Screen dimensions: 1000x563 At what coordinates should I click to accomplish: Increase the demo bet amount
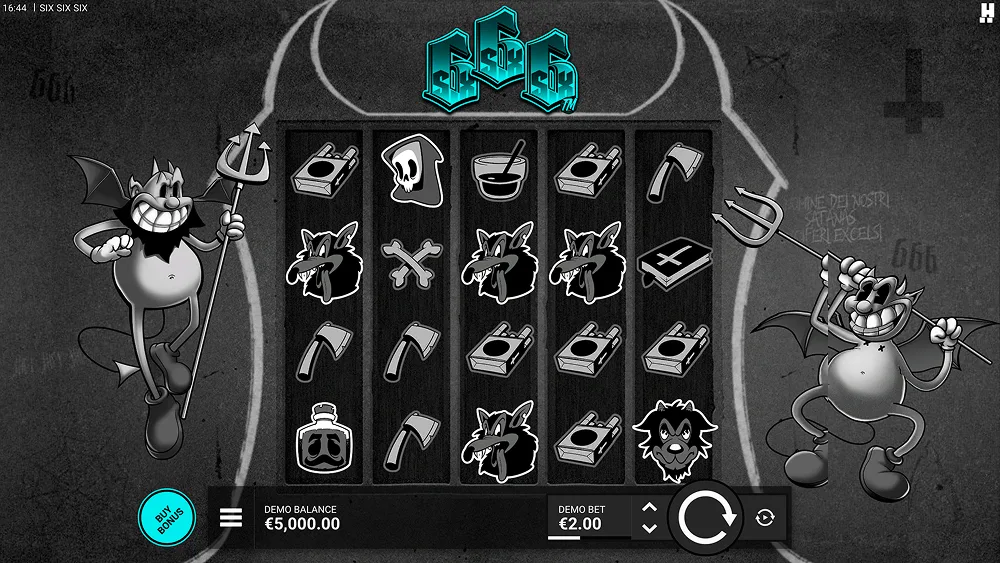tap(649, 508)
